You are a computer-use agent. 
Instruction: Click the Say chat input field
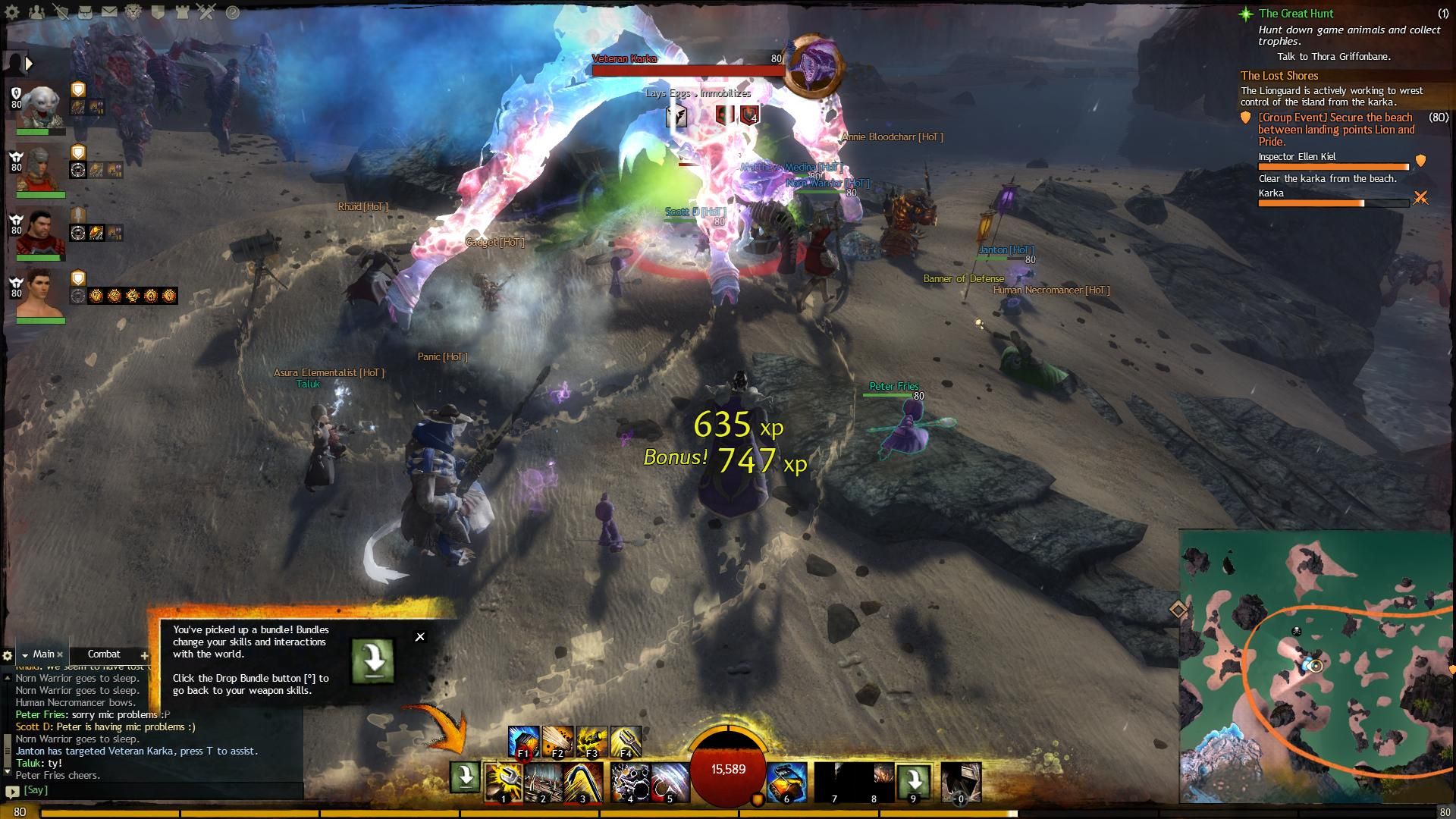point(152,790)
